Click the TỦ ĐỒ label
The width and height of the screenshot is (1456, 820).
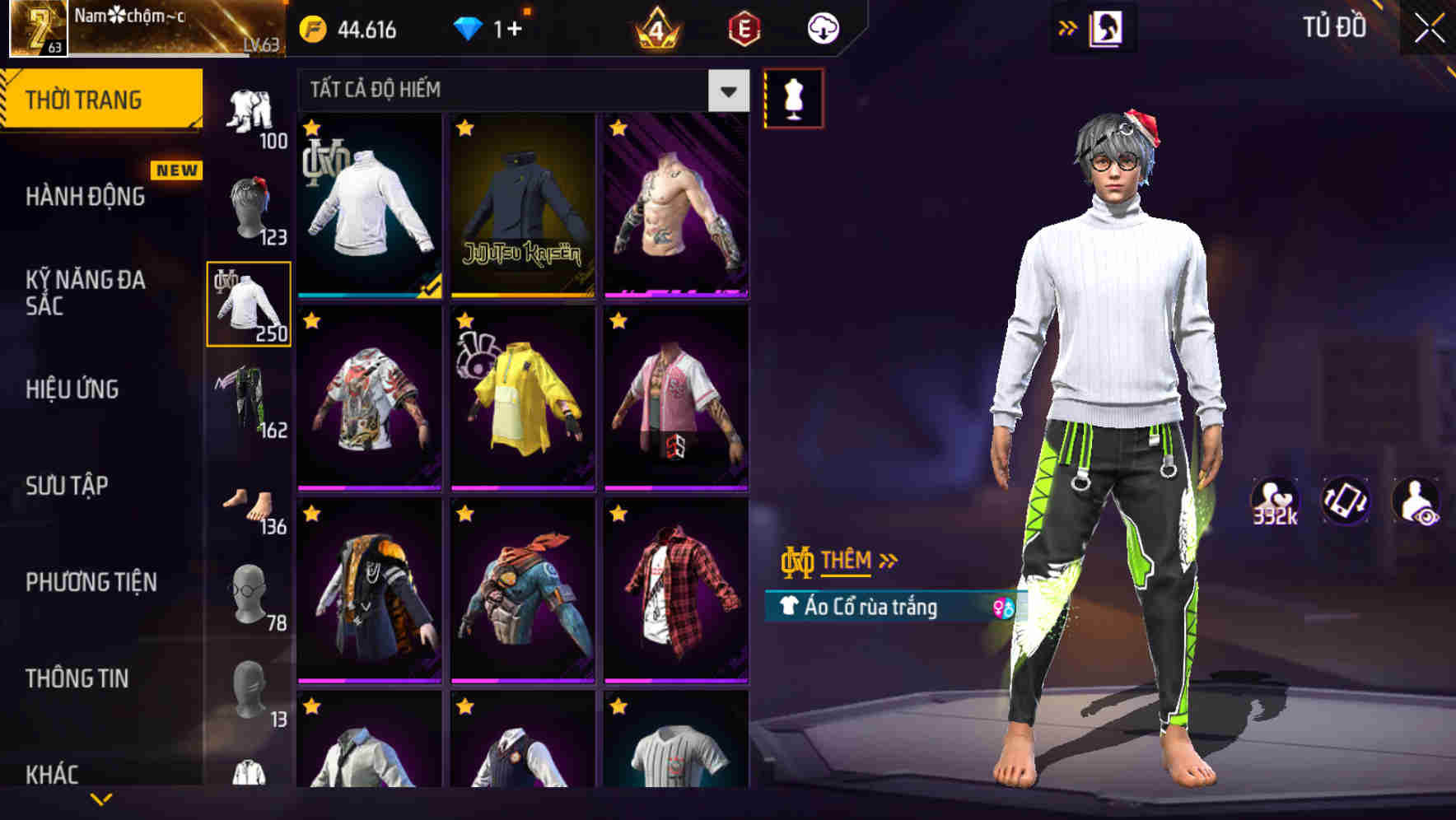click(1337, 27)
